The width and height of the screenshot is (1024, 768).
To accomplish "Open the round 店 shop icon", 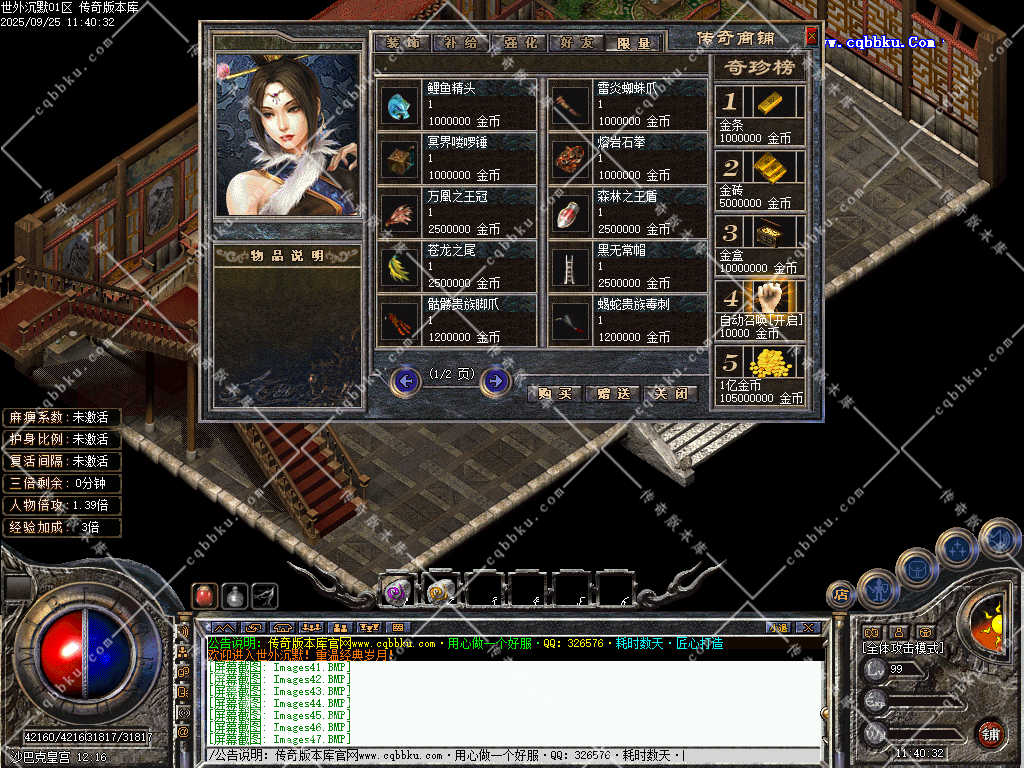I will tap(841, 595).
